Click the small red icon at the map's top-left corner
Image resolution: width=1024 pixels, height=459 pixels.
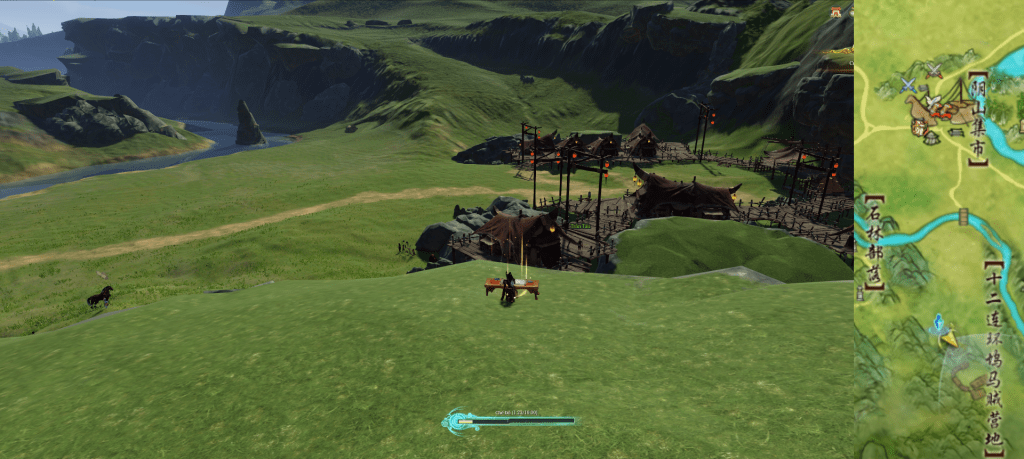point(834,12)
